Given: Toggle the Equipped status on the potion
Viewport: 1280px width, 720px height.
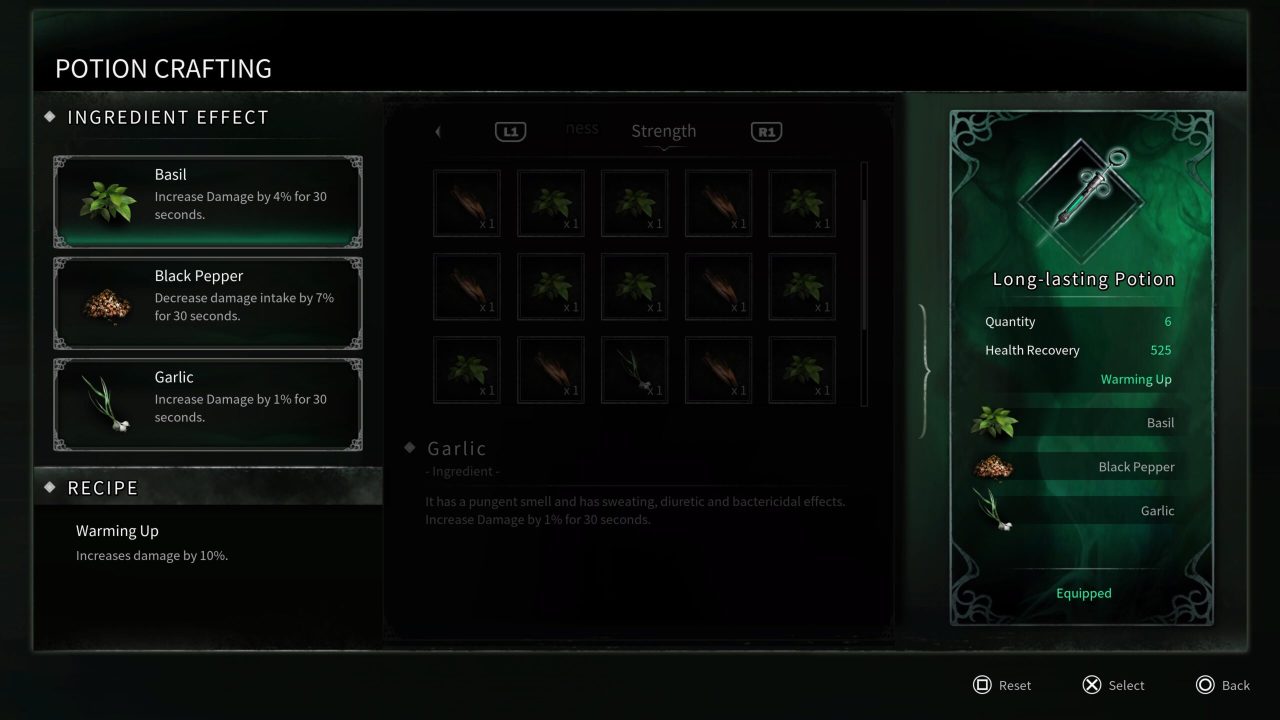Looking at the screenshot, I should [x=1083, y=592].
